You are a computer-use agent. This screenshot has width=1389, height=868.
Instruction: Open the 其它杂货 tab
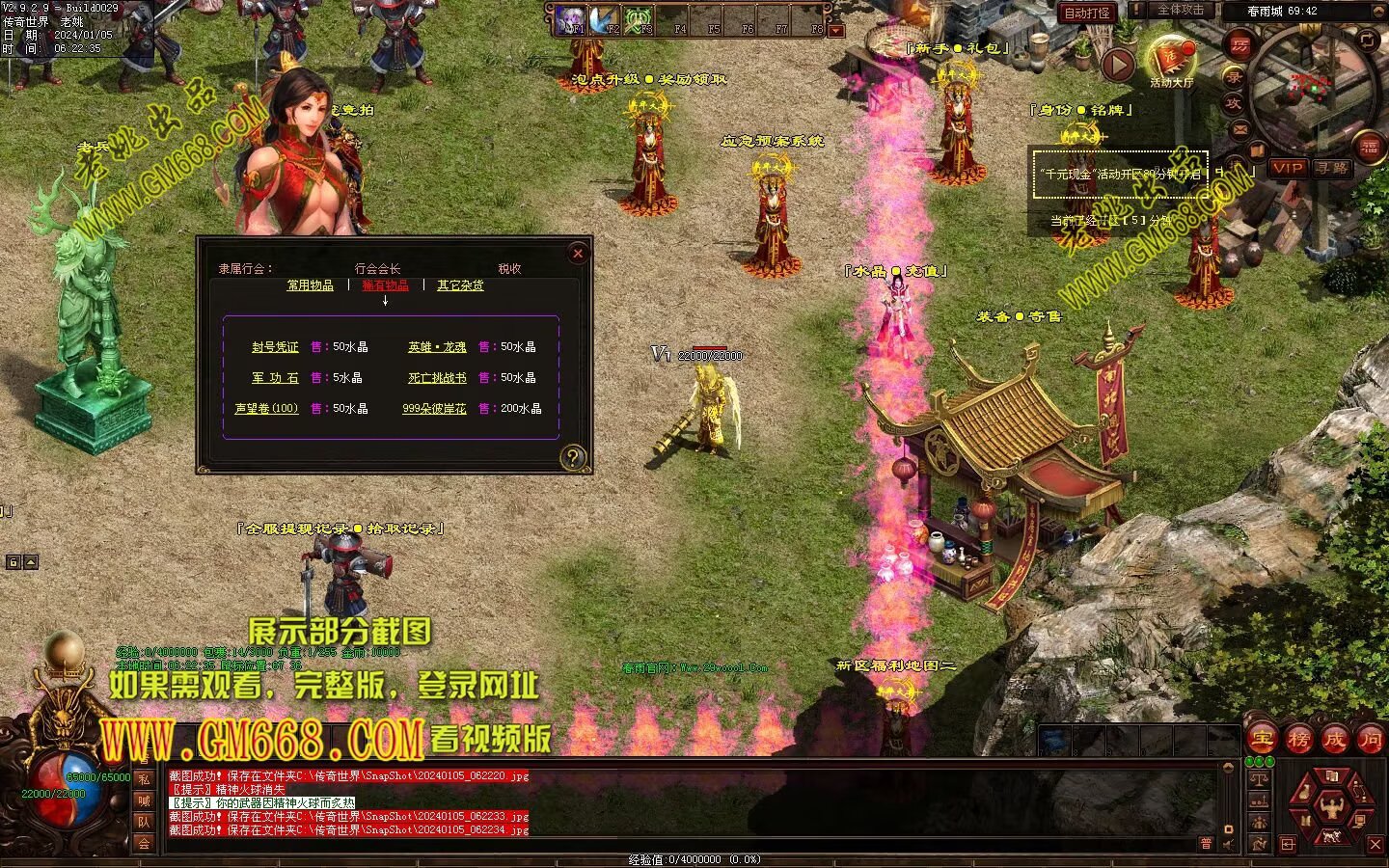pos(460,285)
